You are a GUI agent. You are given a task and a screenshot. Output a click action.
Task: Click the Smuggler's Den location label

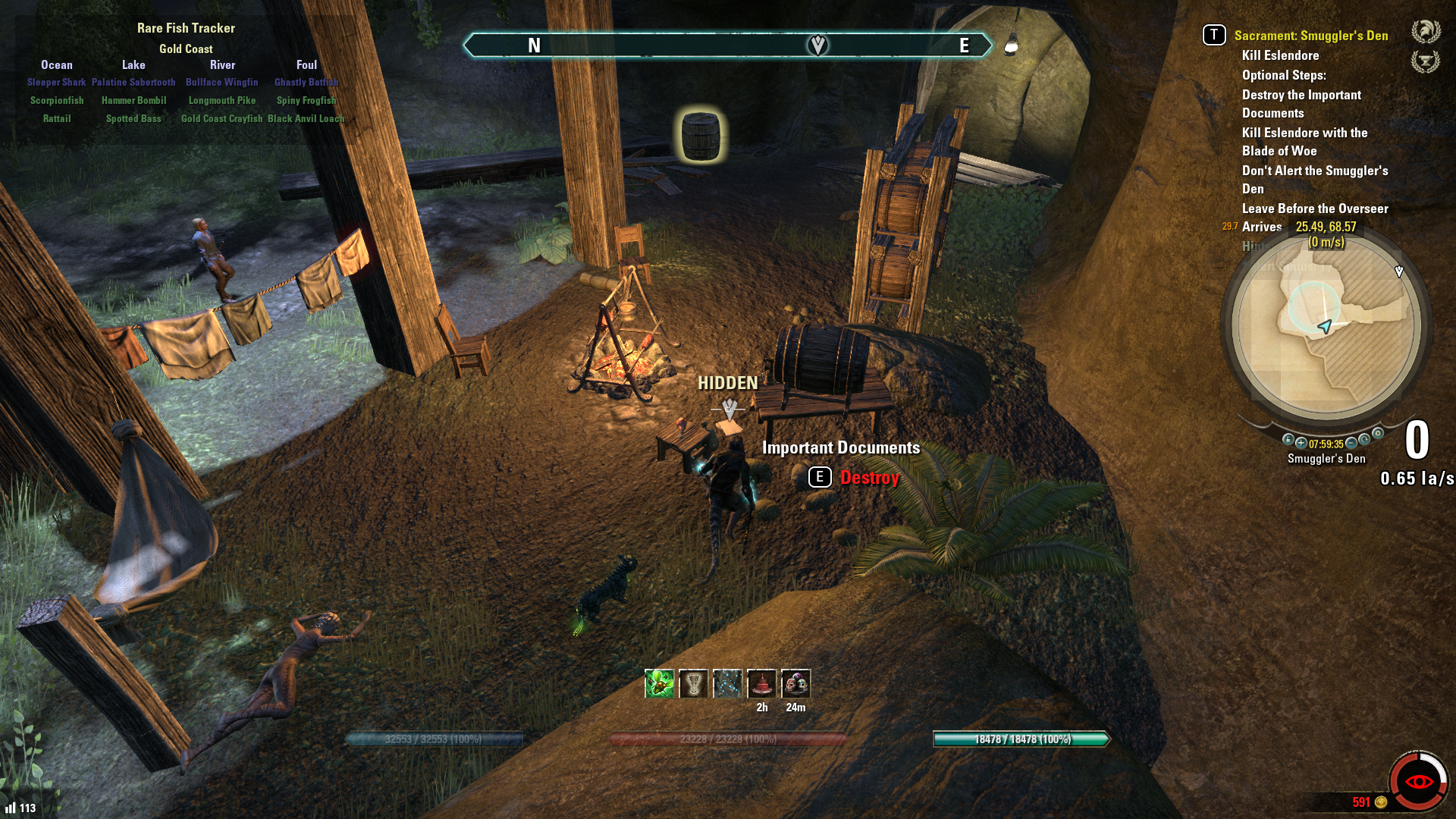(x=1326, y=459)
